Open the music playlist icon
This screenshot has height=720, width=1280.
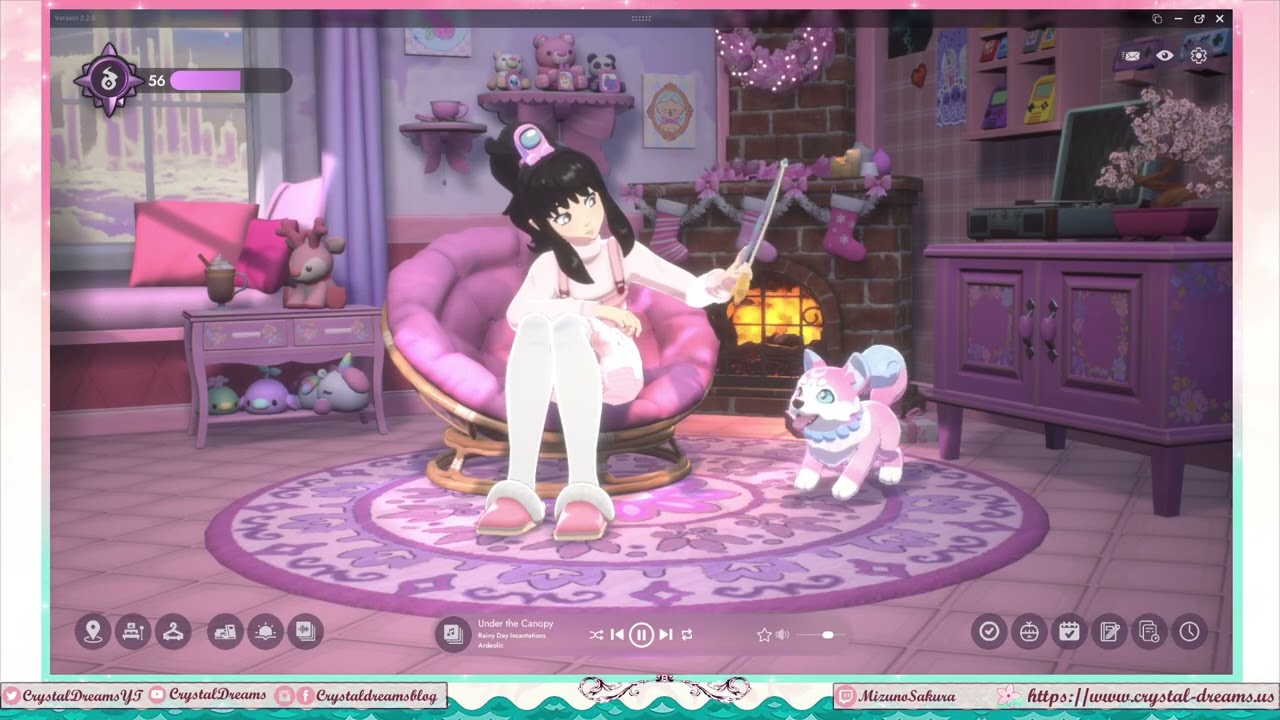[452, 633]
